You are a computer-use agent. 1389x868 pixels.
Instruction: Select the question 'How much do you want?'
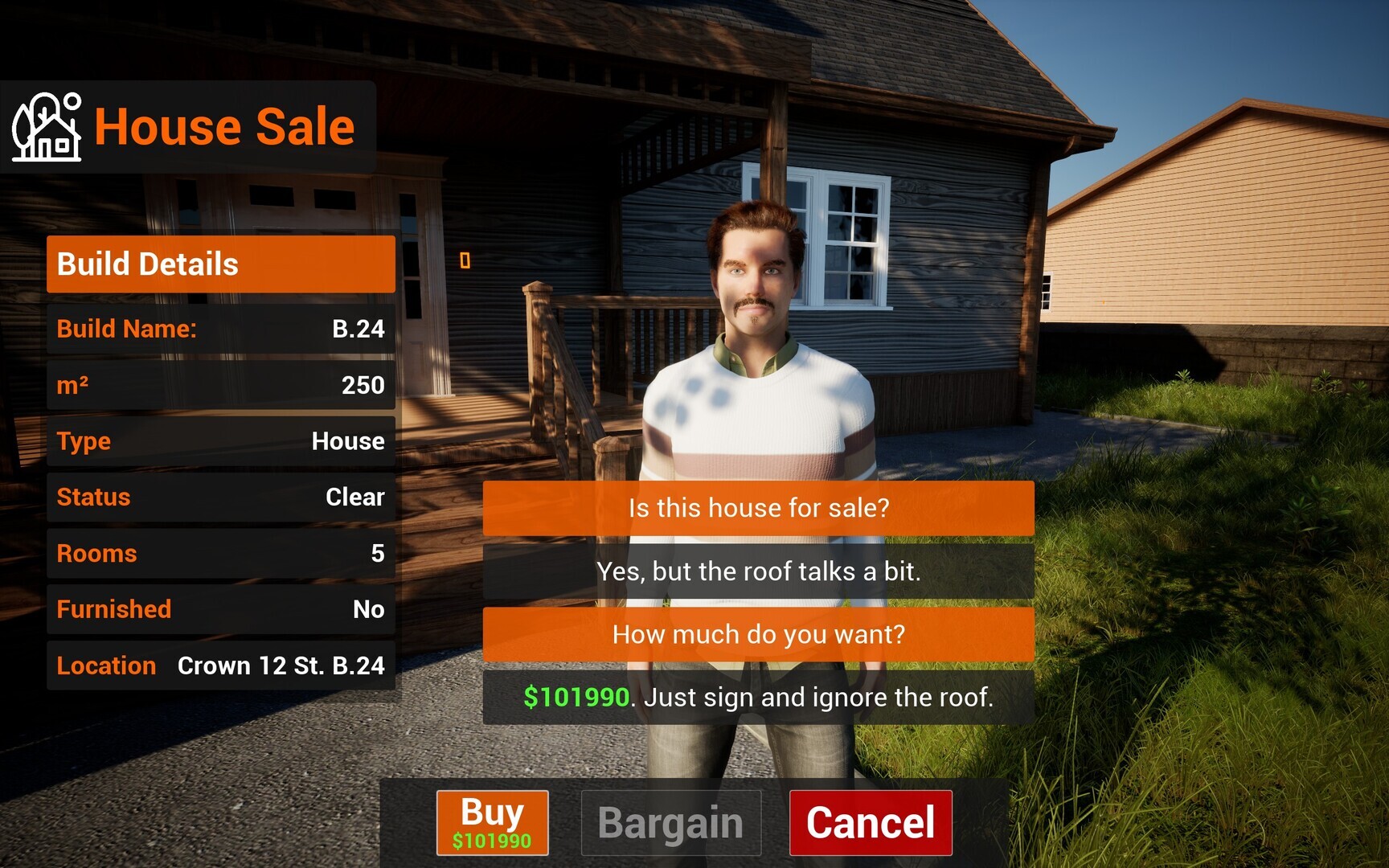coord(757,634)
